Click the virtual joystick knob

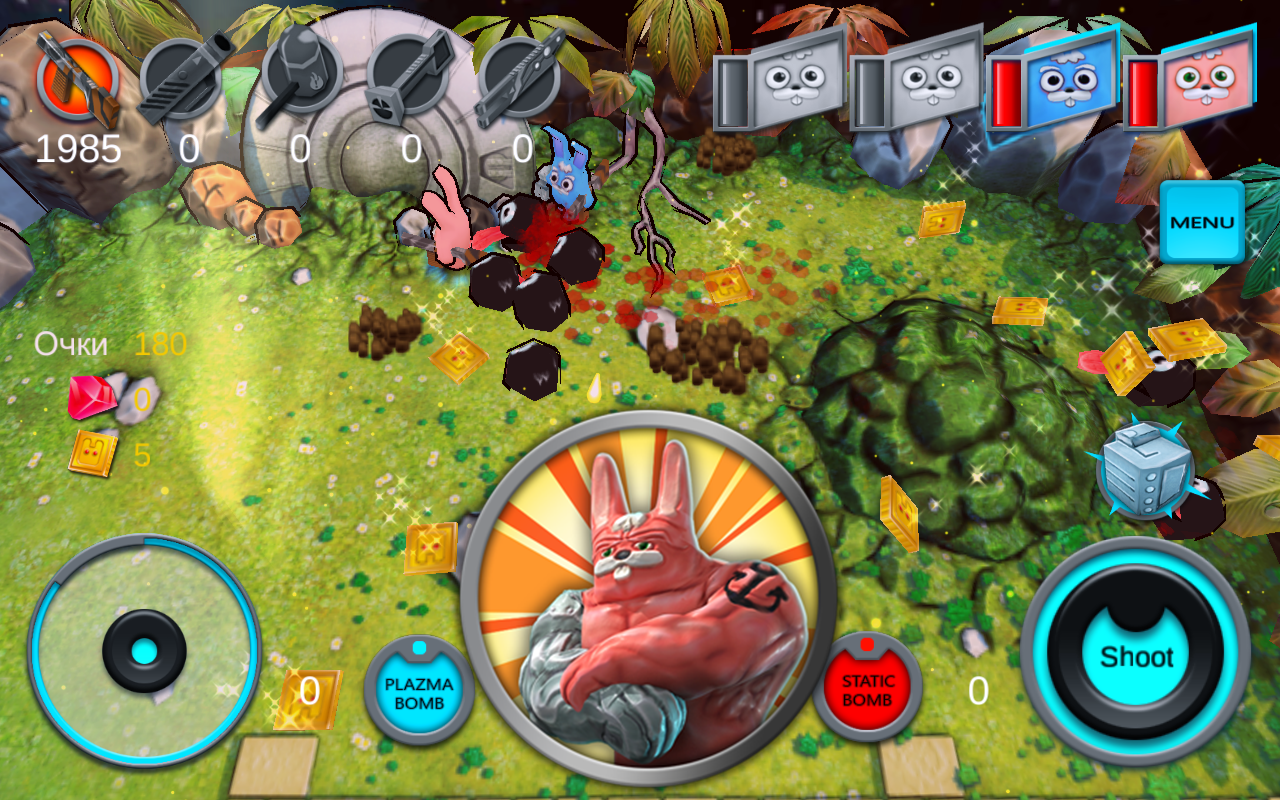[145, 652]
